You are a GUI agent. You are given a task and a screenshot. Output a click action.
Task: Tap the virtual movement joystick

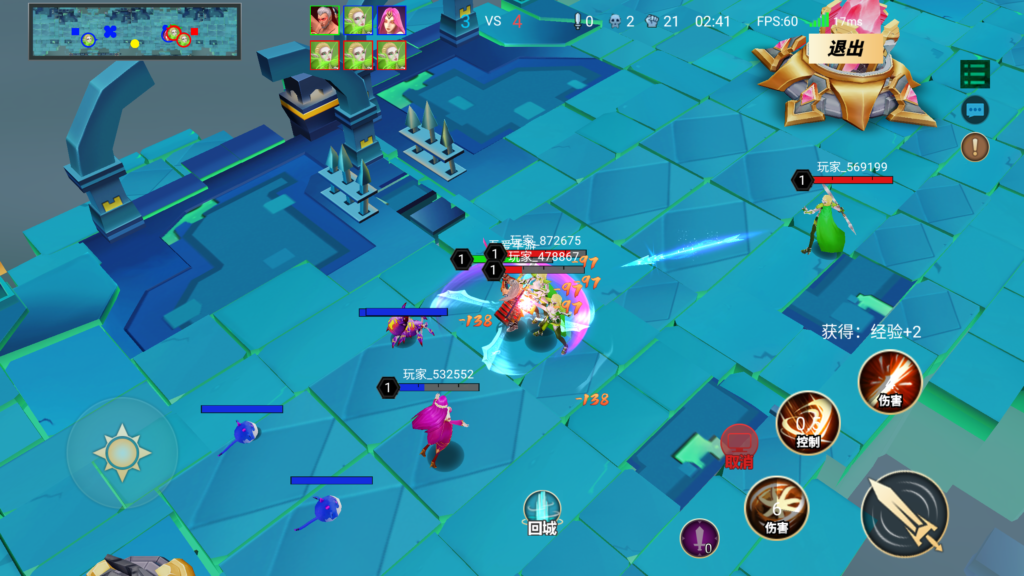[122, 452]
